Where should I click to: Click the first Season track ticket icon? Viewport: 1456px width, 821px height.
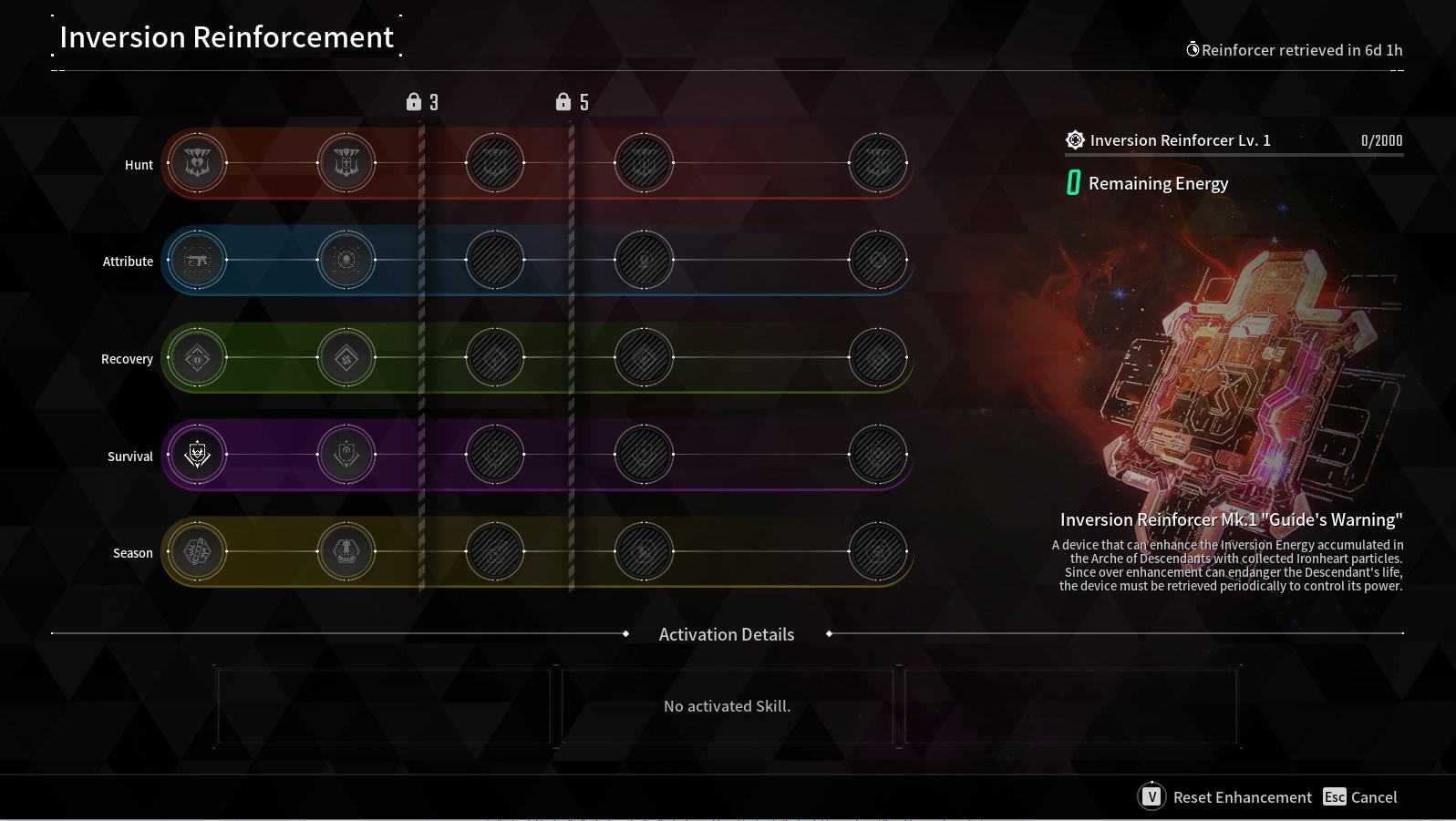coord(197,552)
